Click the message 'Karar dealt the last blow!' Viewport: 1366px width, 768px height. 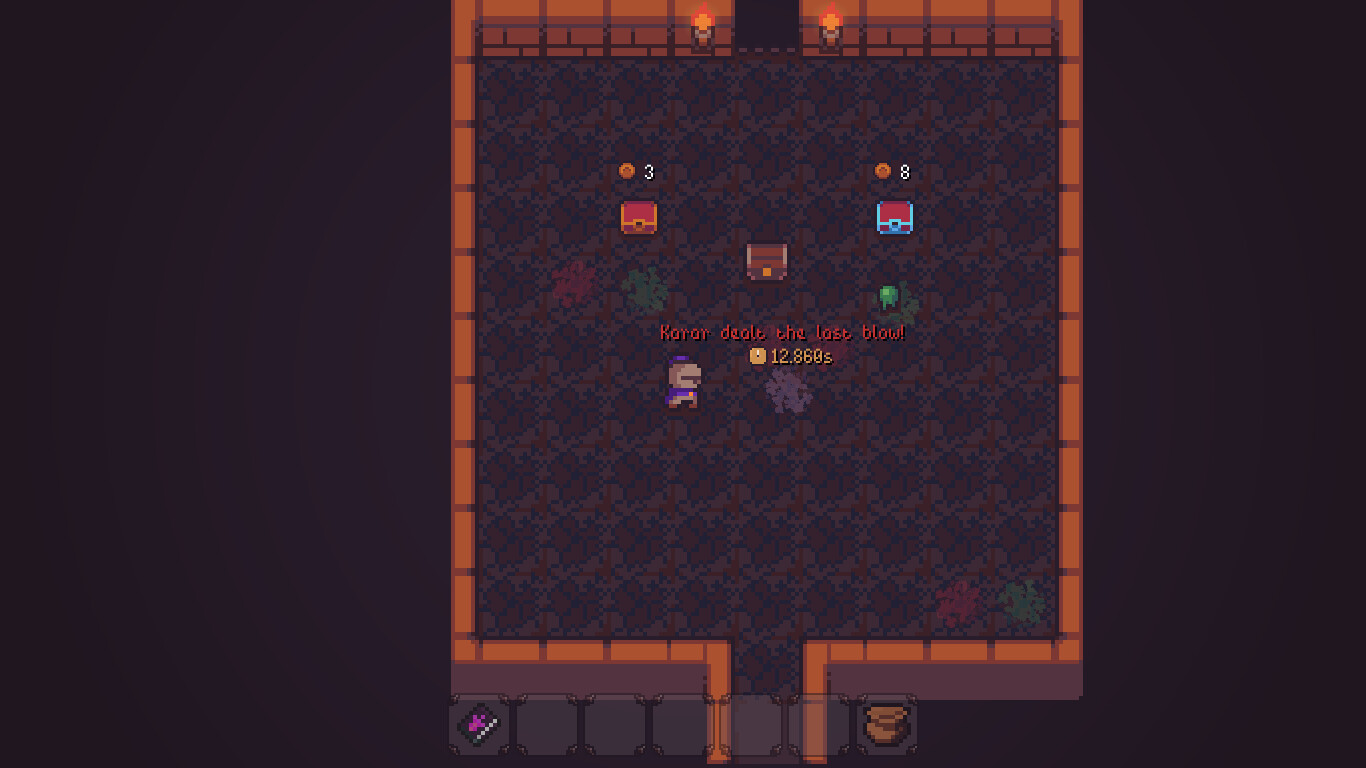click(x=783, y=332)
